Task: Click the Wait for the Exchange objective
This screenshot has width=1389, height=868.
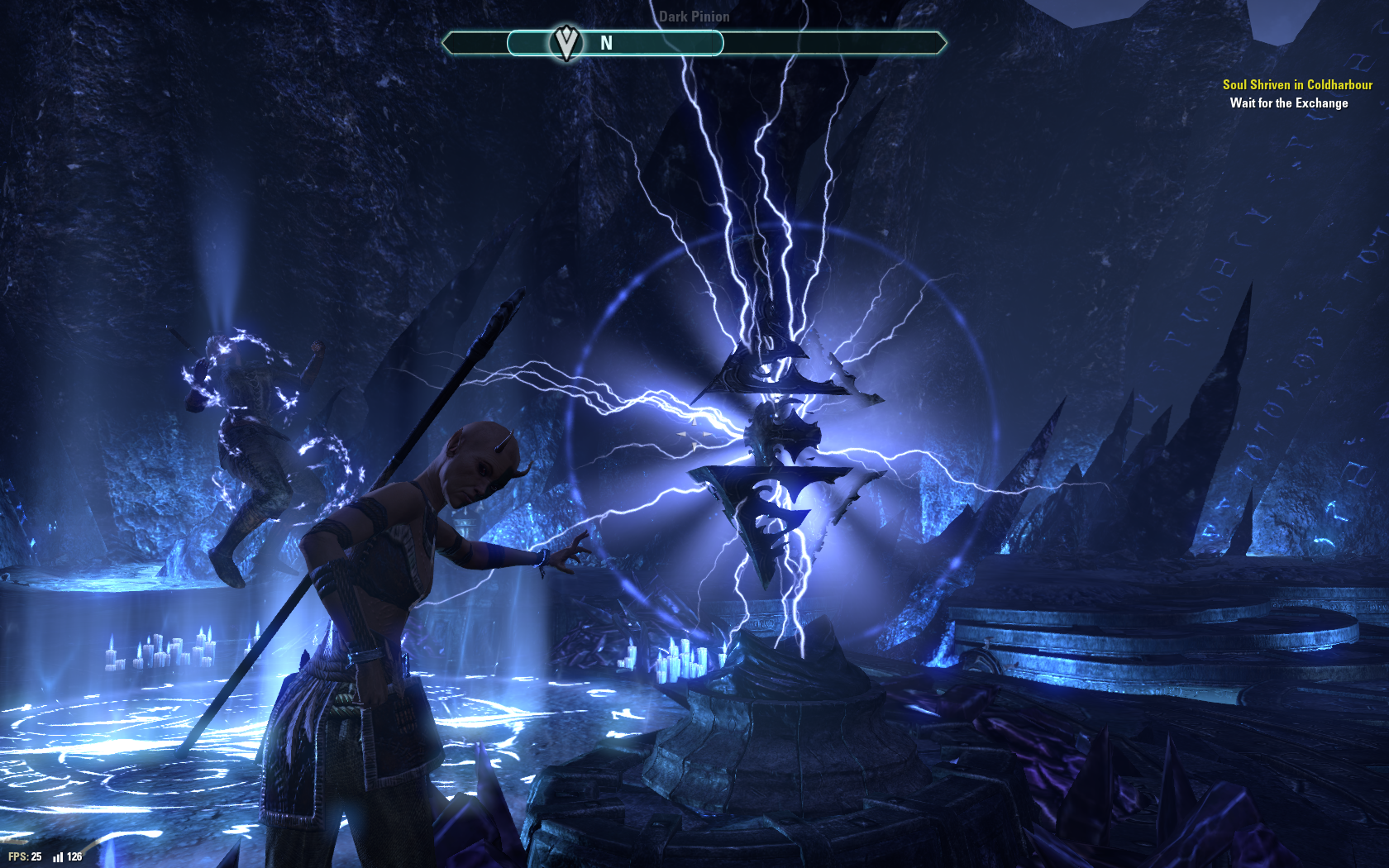Action: pyautogui.click(x=1288, y=103)
